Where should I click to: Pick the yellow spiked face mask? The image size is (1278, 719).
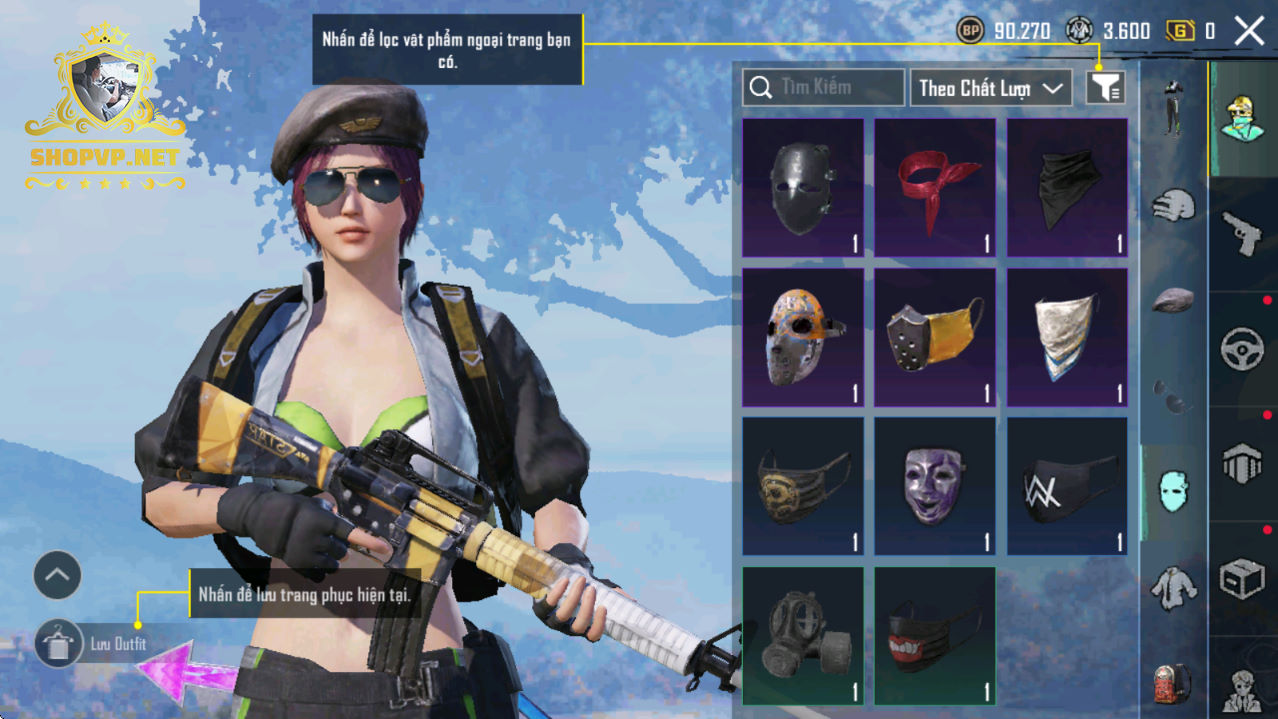point(935,337)
